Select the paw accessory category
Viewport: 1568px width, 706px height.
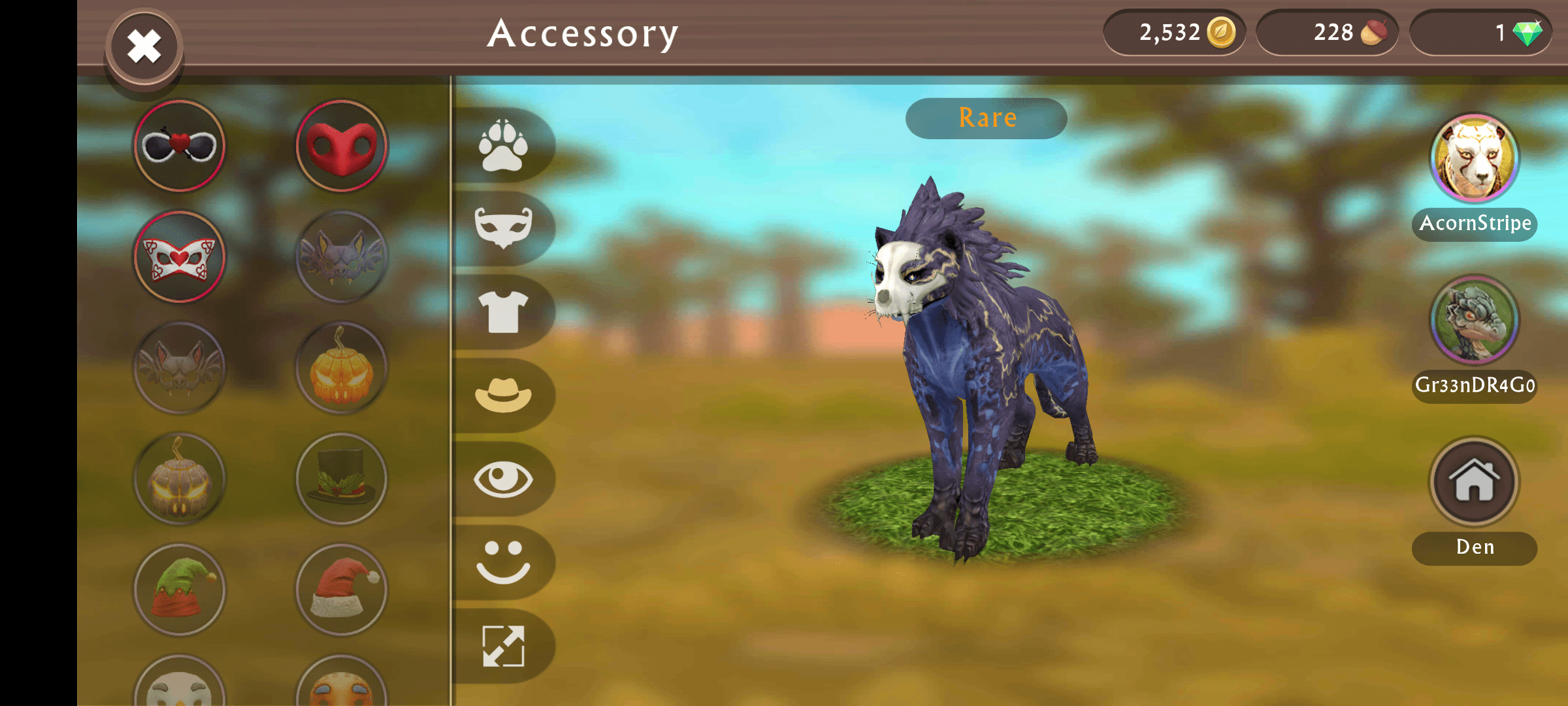click(x=503, y=147)
